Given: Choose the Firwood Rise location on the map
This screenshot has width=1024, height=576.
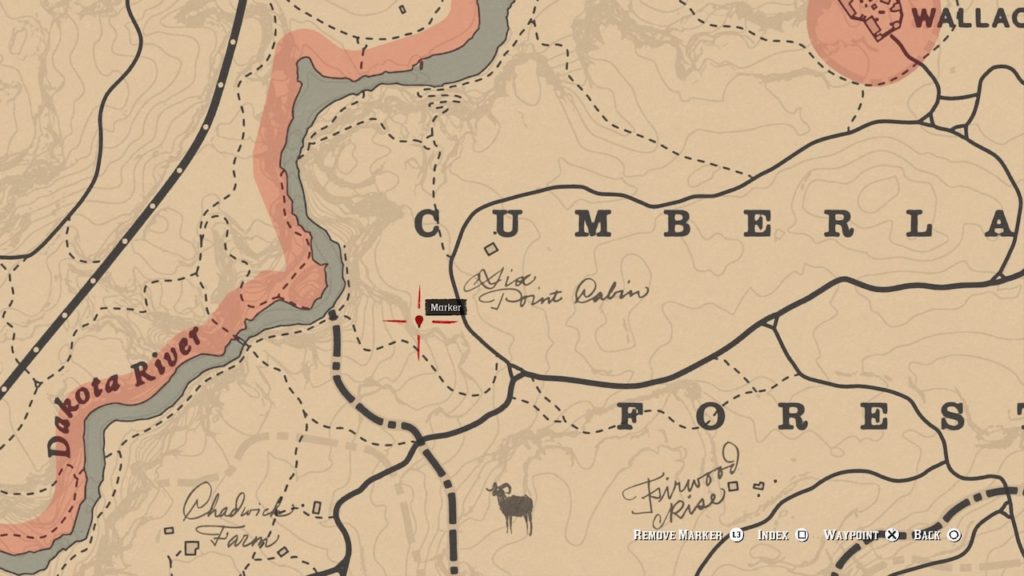Looking at the screenshot, I should tap(680, 489).
